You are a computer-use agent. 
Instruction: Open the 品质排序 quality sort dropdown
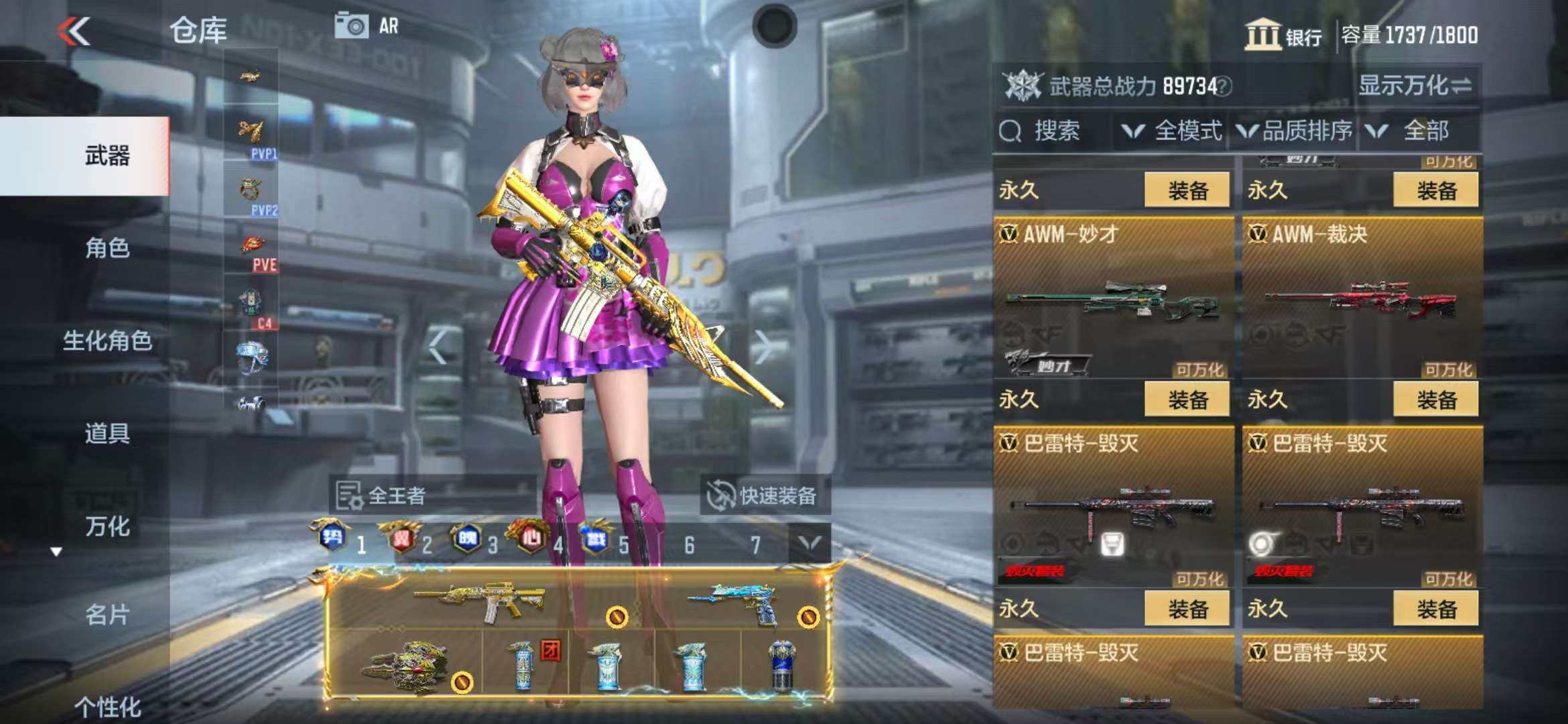1295,131
